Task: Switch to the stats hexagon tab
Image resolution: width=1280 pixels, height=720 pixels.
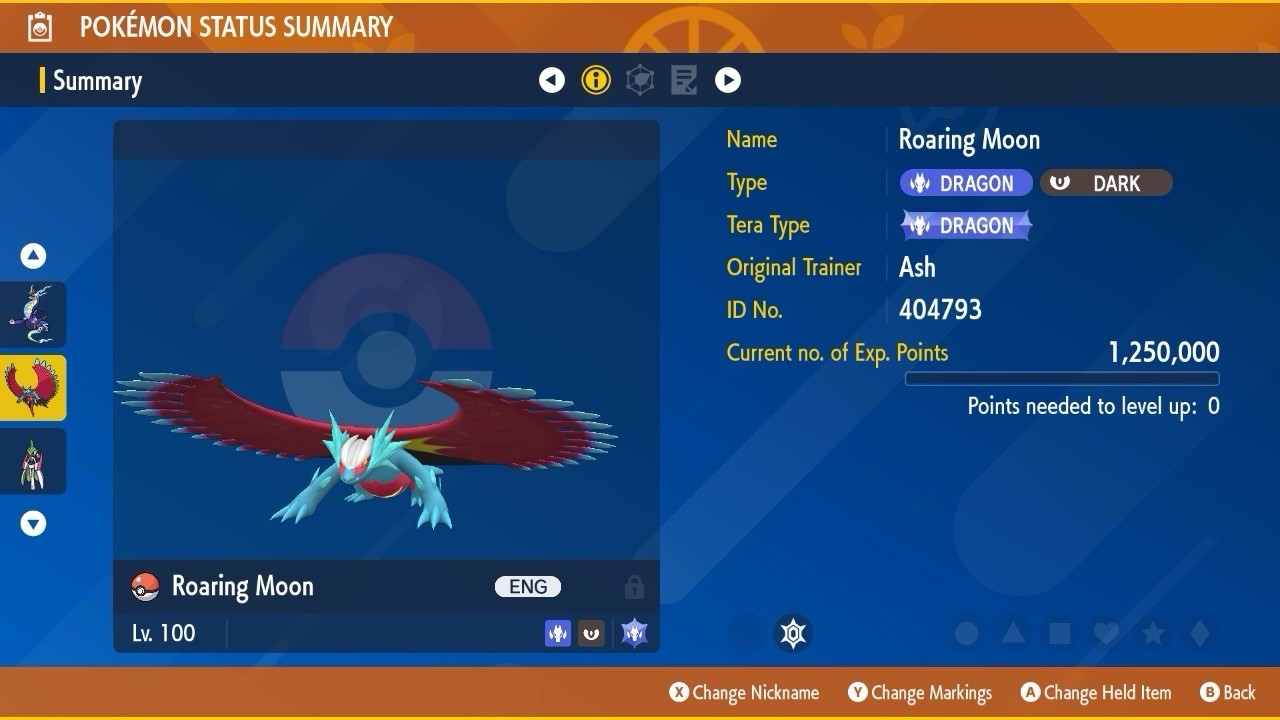Action: [x=640, y=80]
